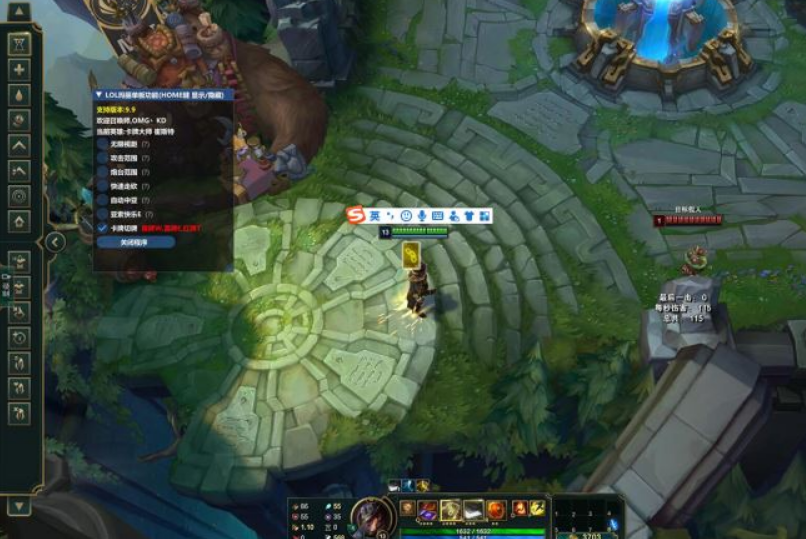Click the 关闭程序 button
Screen dimensions: 806x539
(135, 242)
